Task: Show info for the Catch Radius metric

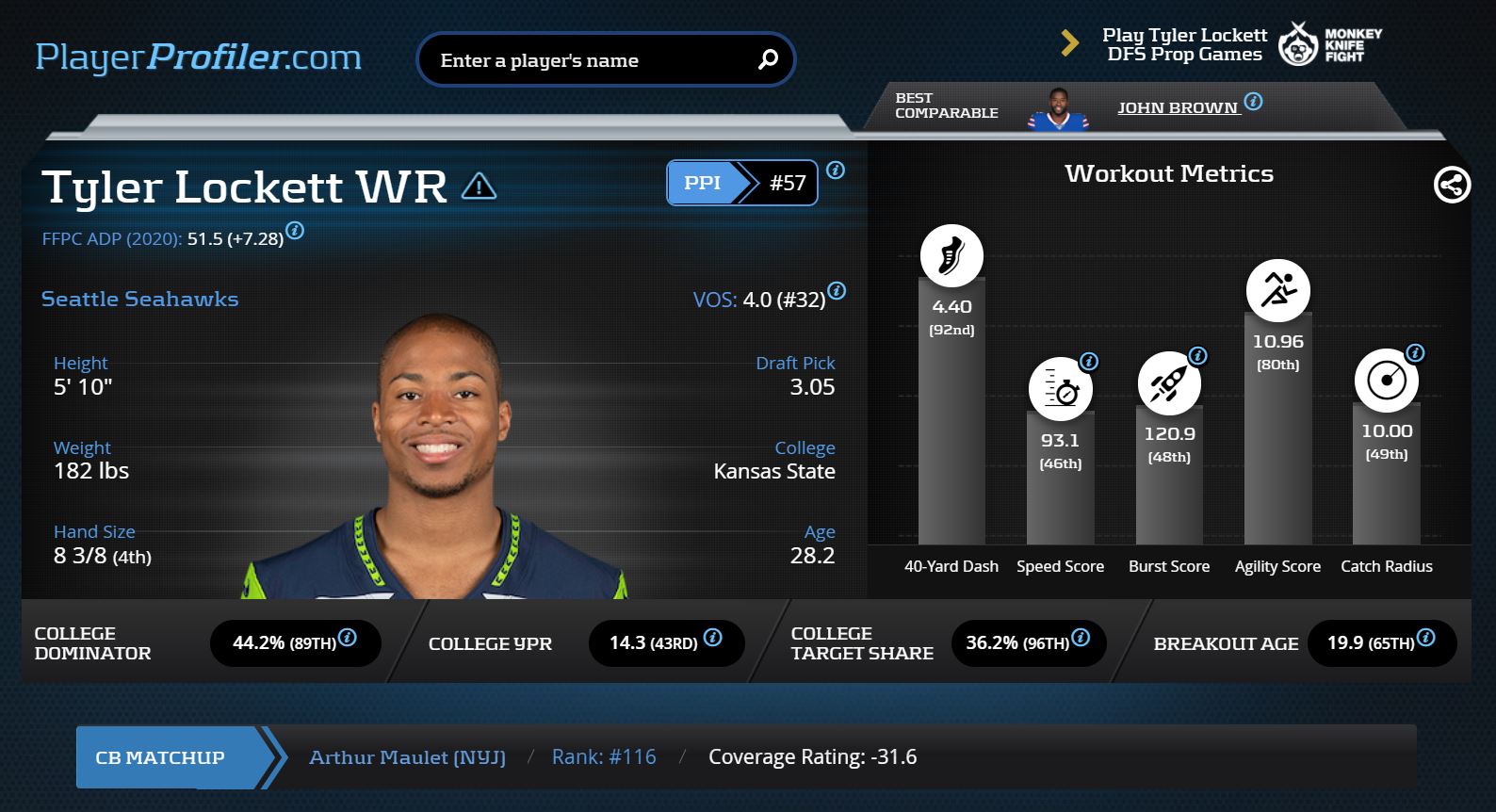Action: pyautogui.click(x=1415, y=353)
